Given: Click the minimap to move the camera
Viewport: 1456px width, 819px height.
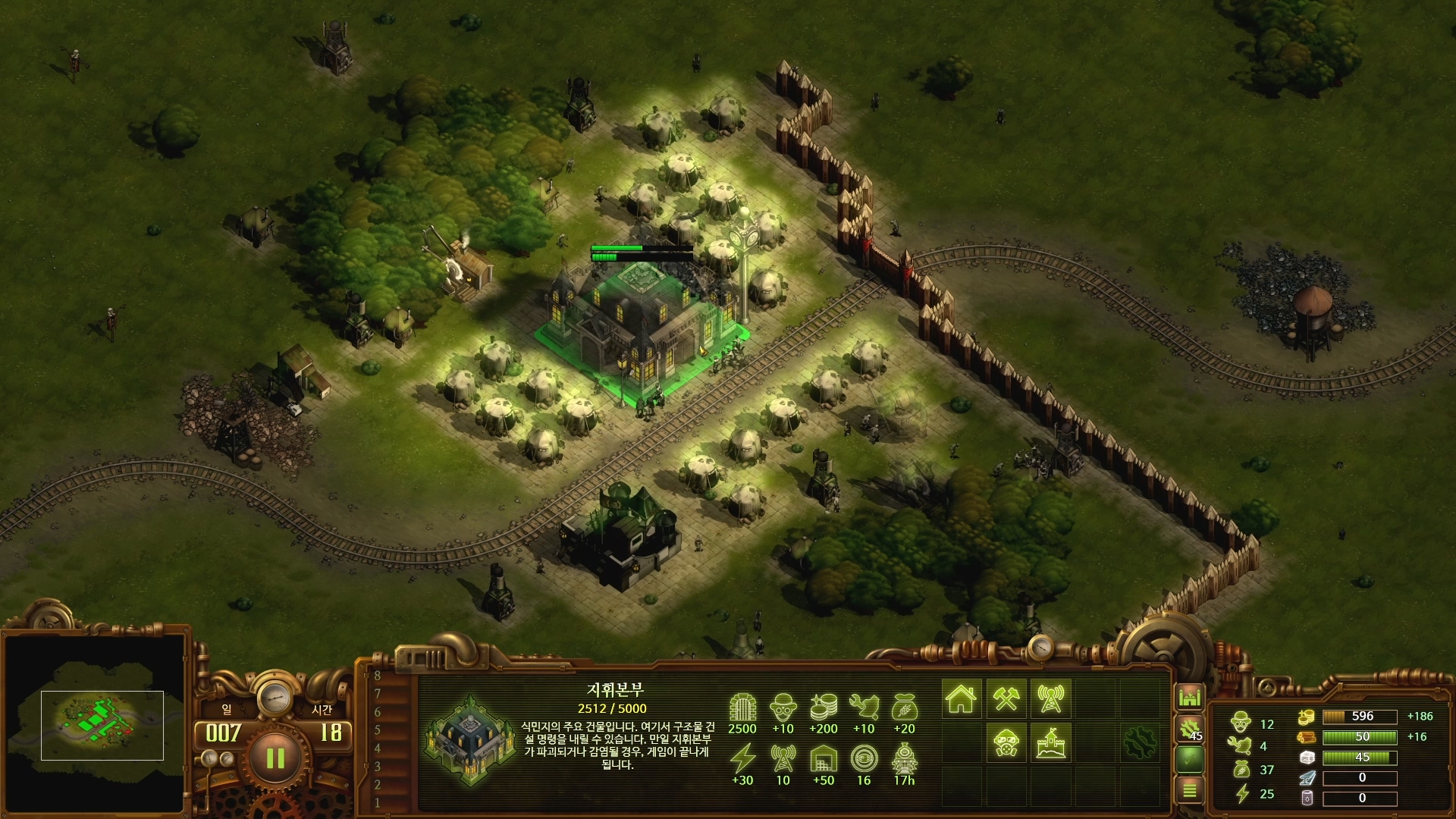Looking at the screenshot, I should (x=102, y=725).
